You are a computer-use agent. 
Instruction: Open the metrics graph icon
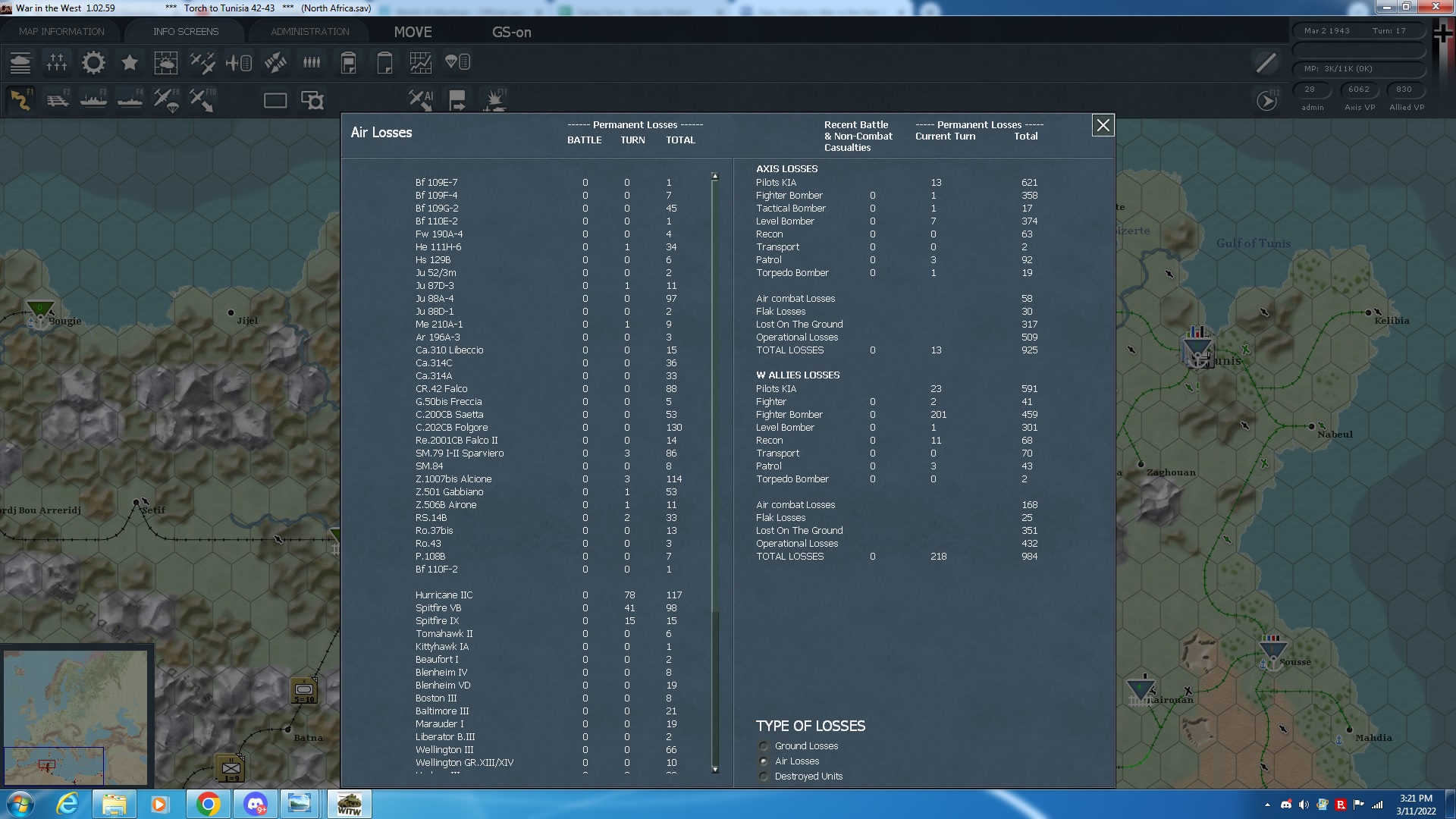coord(420,63)
